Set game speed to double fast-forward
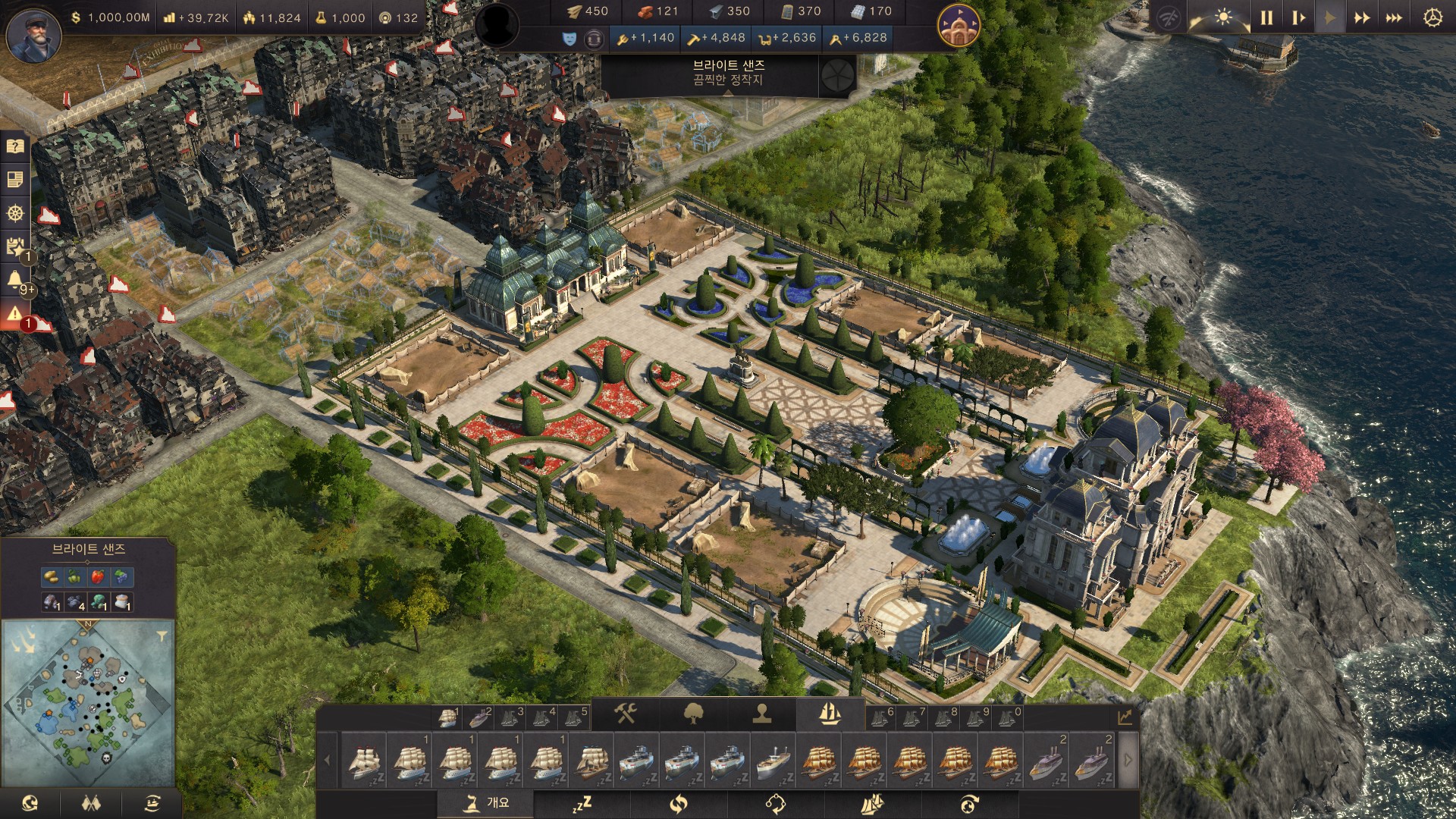Viewport: 1456px width, 819px height. click(1362, 17)
